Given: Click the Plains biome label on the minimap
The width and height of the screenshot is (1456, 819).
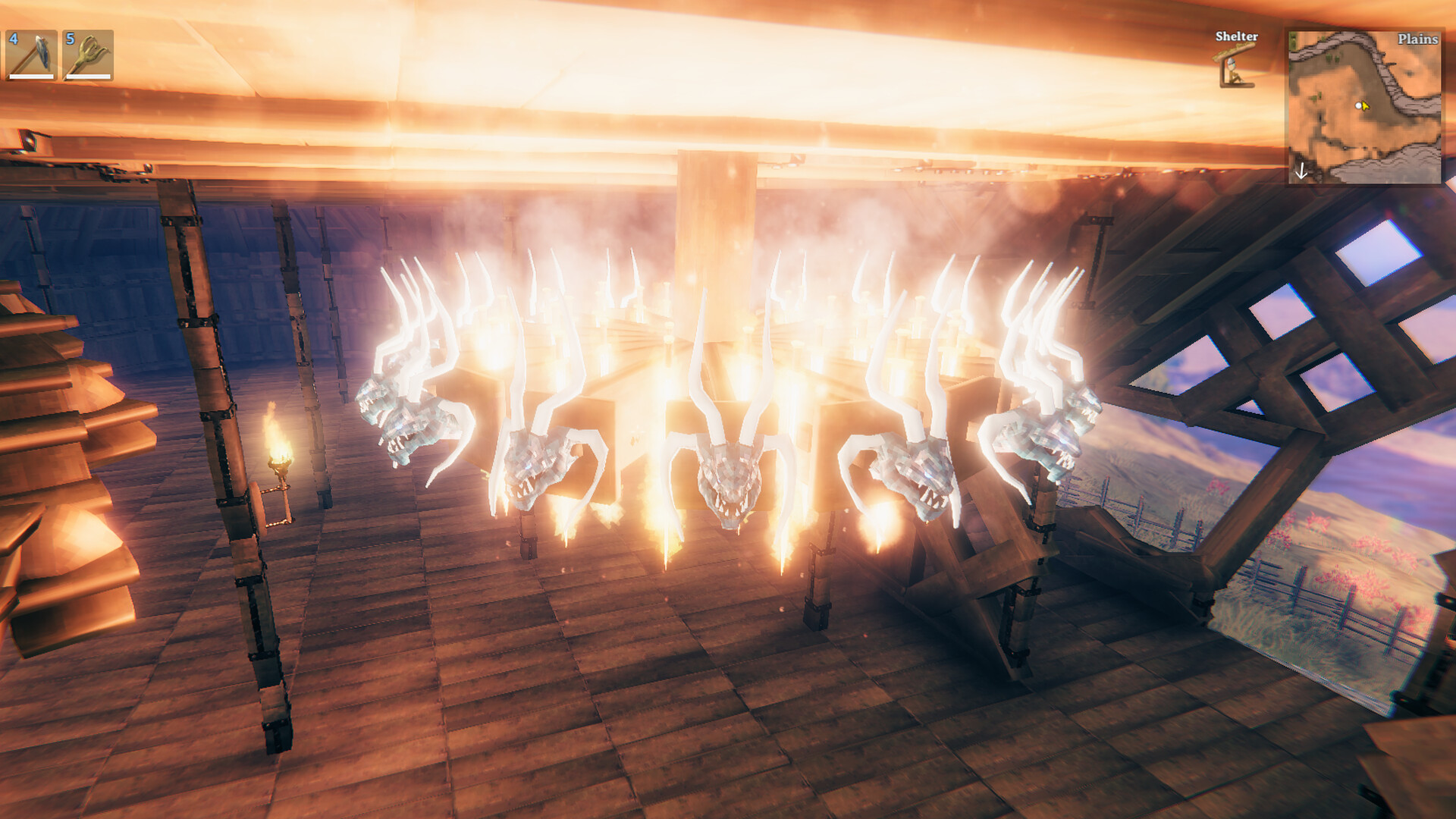Looking at the screenshot, I should (1417, 39).
